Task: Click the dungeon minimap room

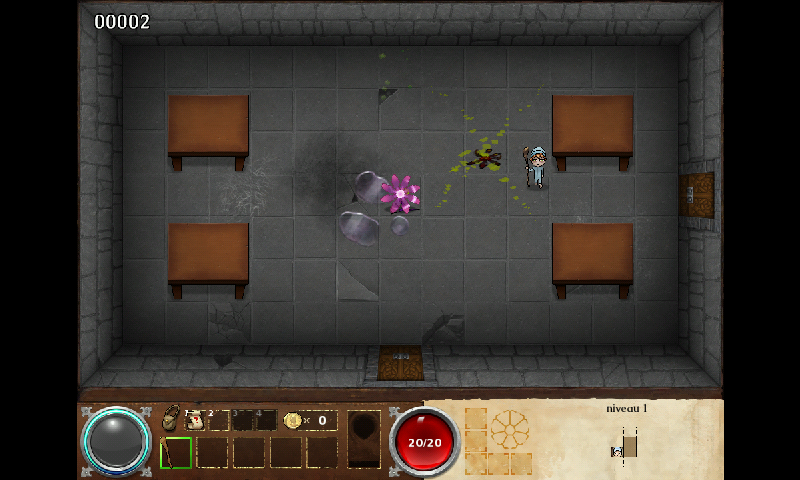Action: pos(629,443)
